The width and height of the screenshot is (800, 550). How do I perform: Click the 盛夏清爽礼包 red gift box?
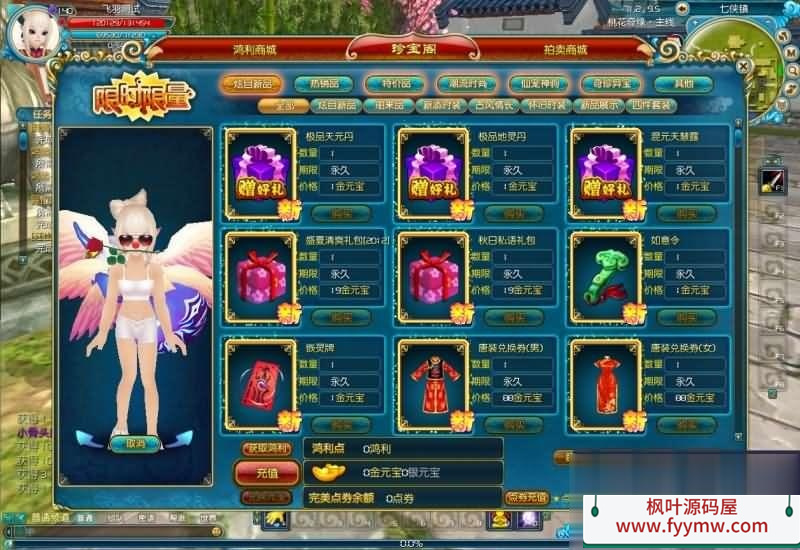261,276
